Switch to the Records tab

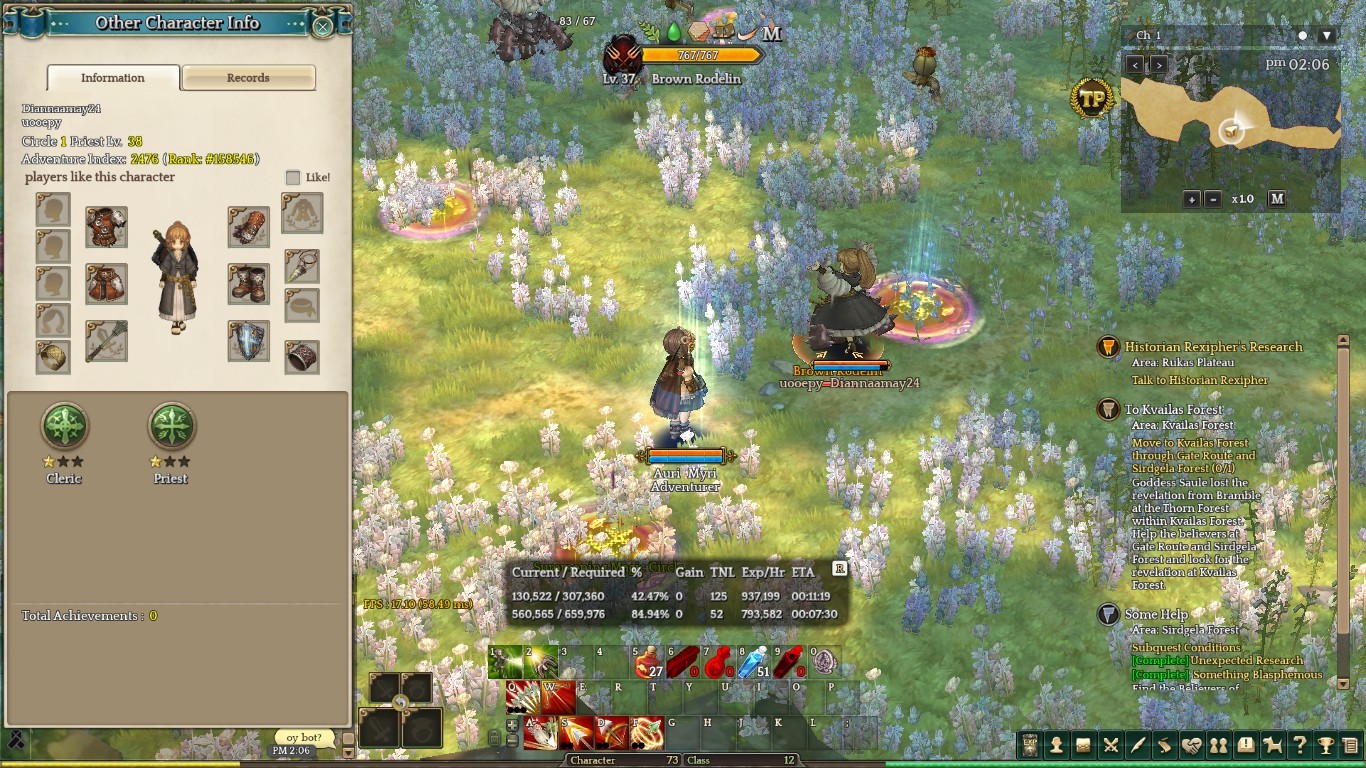tap(248, 78)
